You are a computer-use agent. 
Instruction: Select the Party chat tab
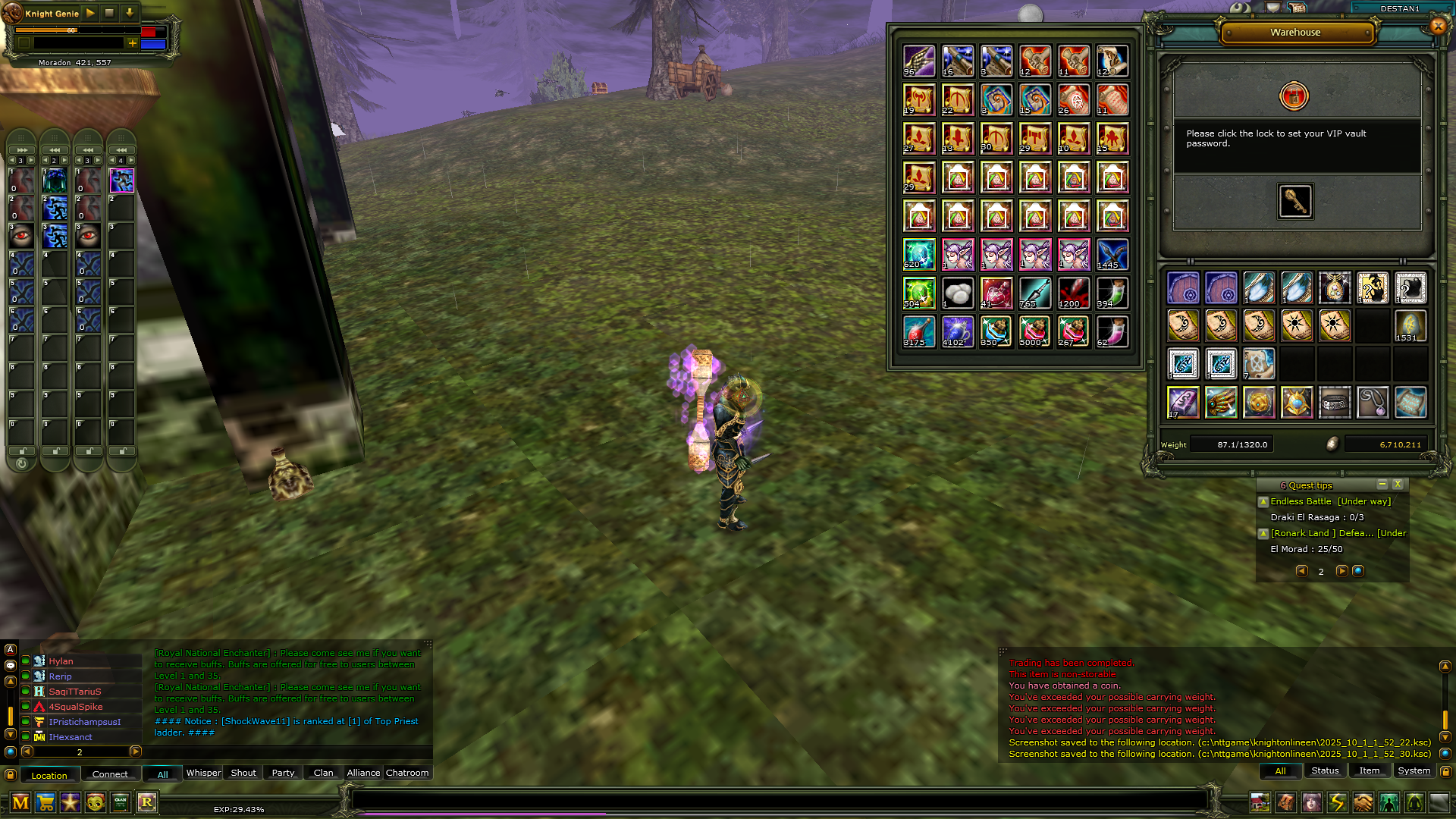click(283, 773)
